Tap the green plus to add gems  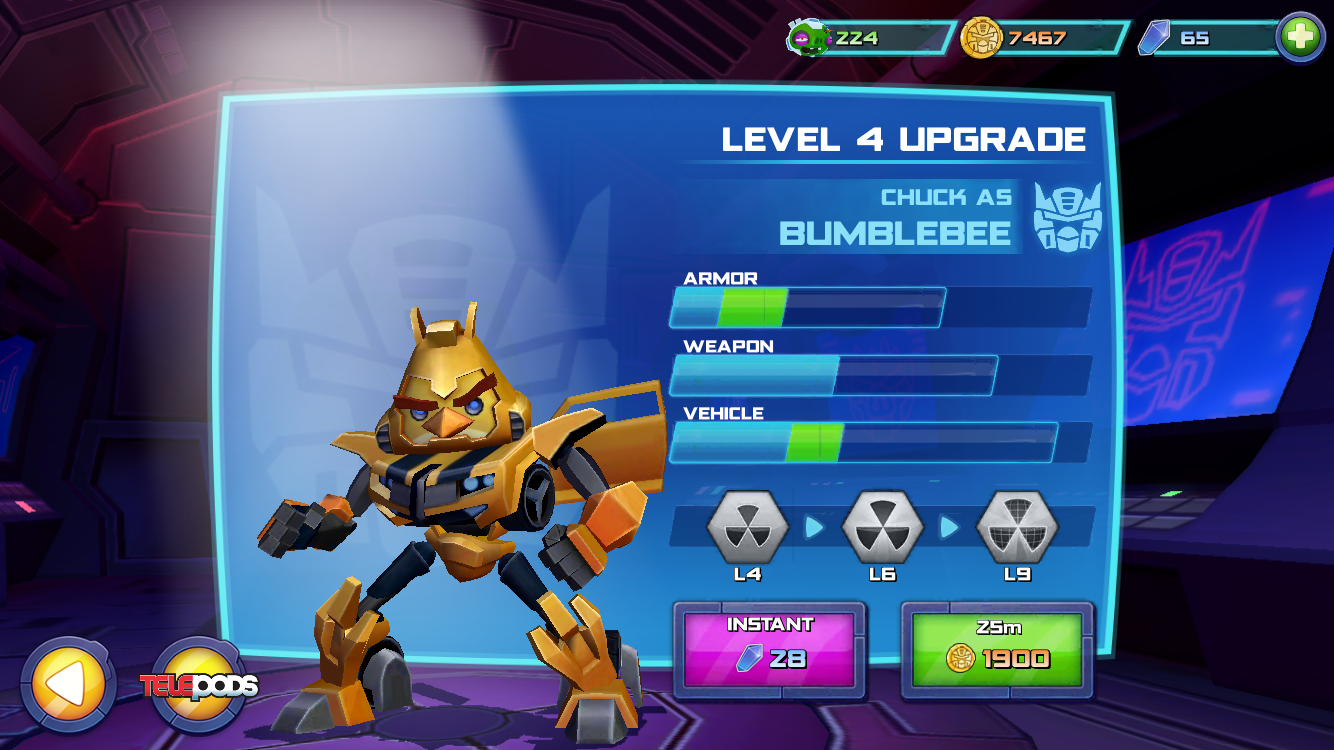(x=1300, y=38)
